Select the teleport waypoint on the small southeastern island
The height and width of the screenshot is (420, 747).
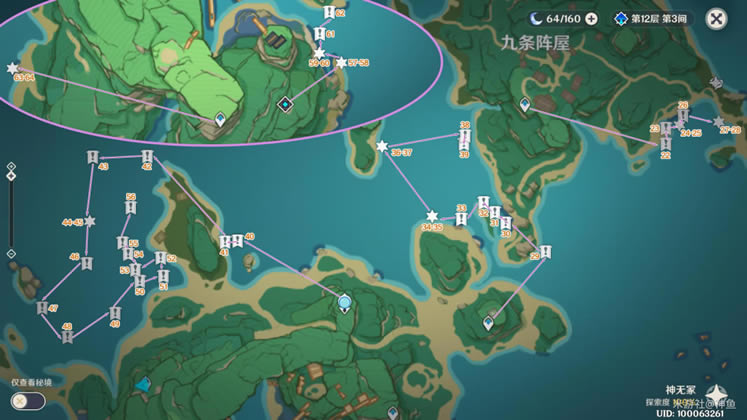coord(489,323)
